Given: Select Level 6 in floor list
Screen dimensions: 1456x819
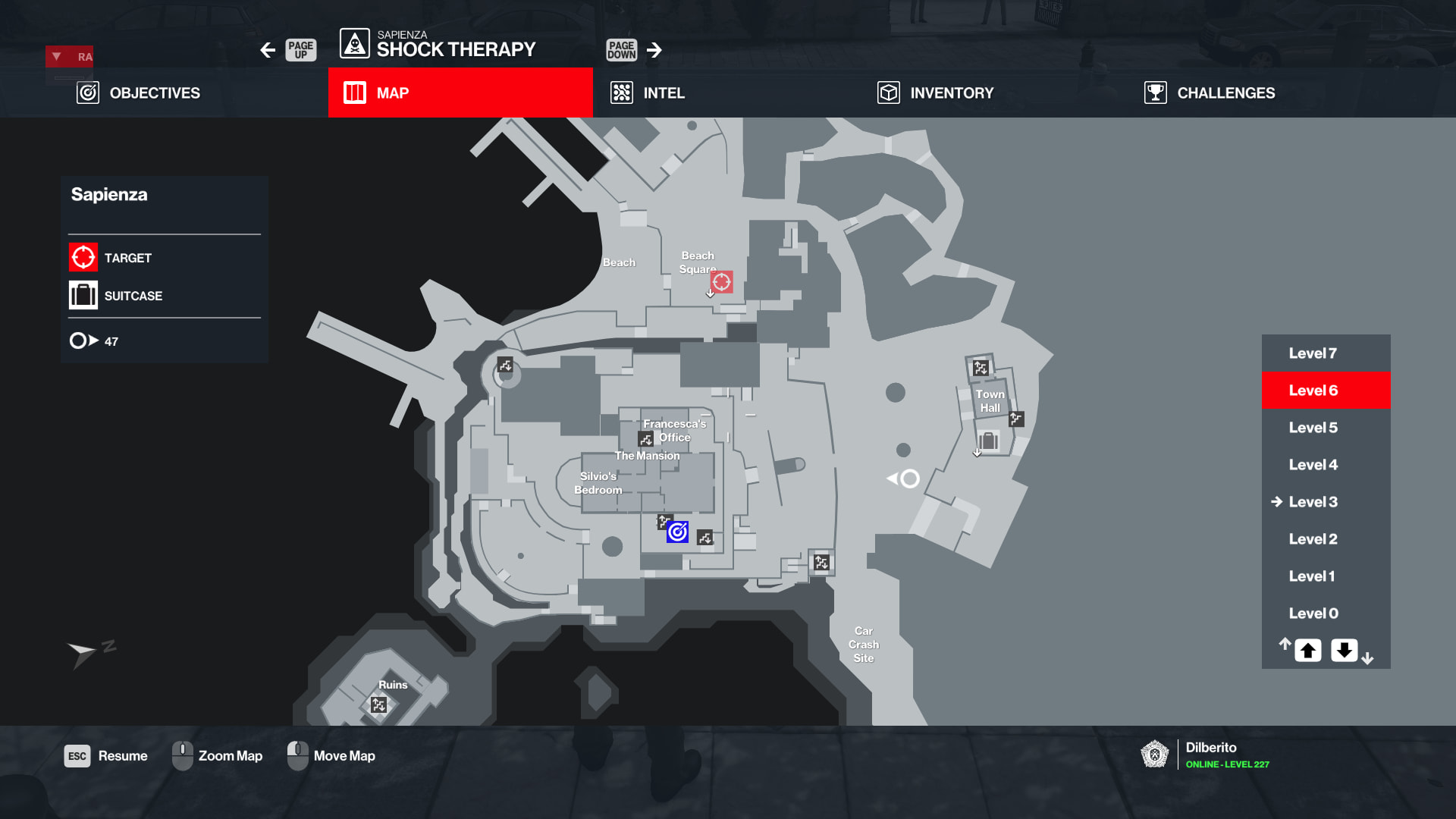Looking at the screenshot, I should [1313, 391].
